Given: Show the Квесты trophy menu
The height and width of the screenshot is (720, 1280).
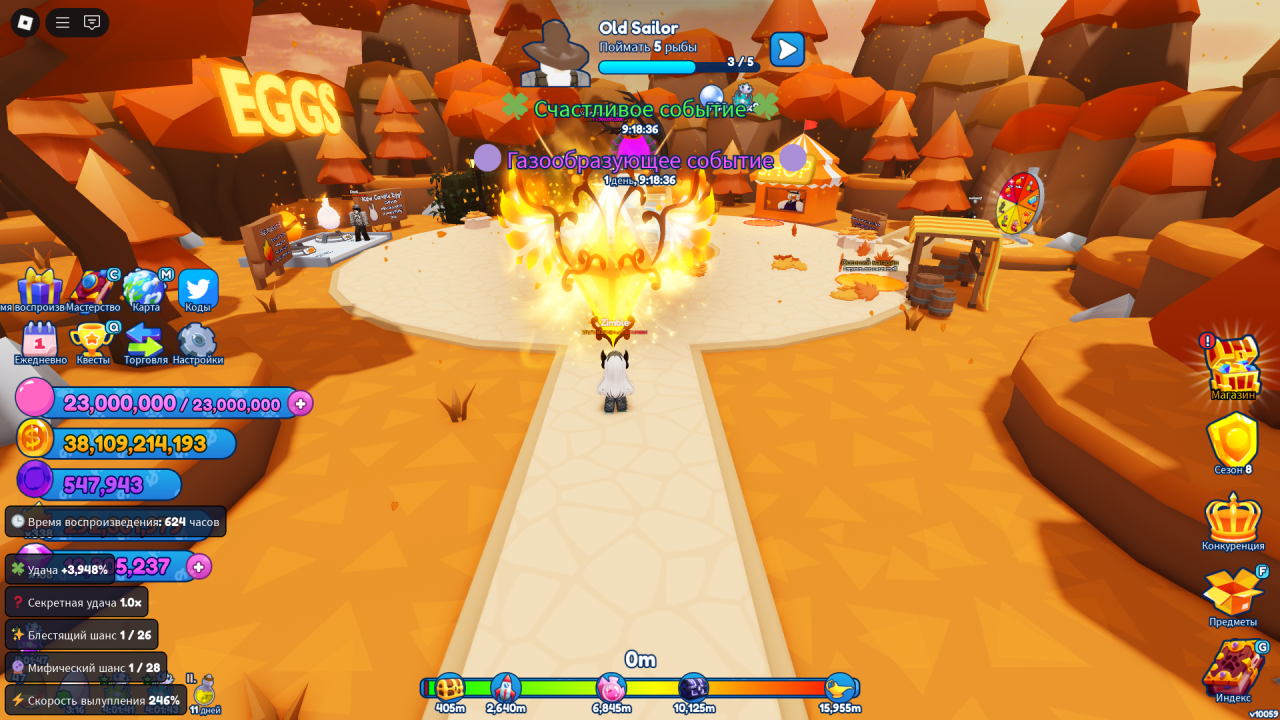Looking at the screenshot, I should coord(93,340).
